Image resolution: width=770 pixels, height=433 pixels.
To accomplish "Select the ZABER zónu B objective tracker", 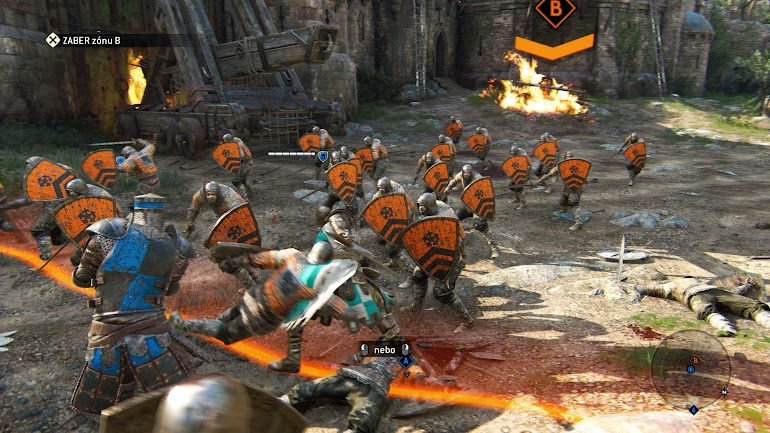I will coord(84,40).
